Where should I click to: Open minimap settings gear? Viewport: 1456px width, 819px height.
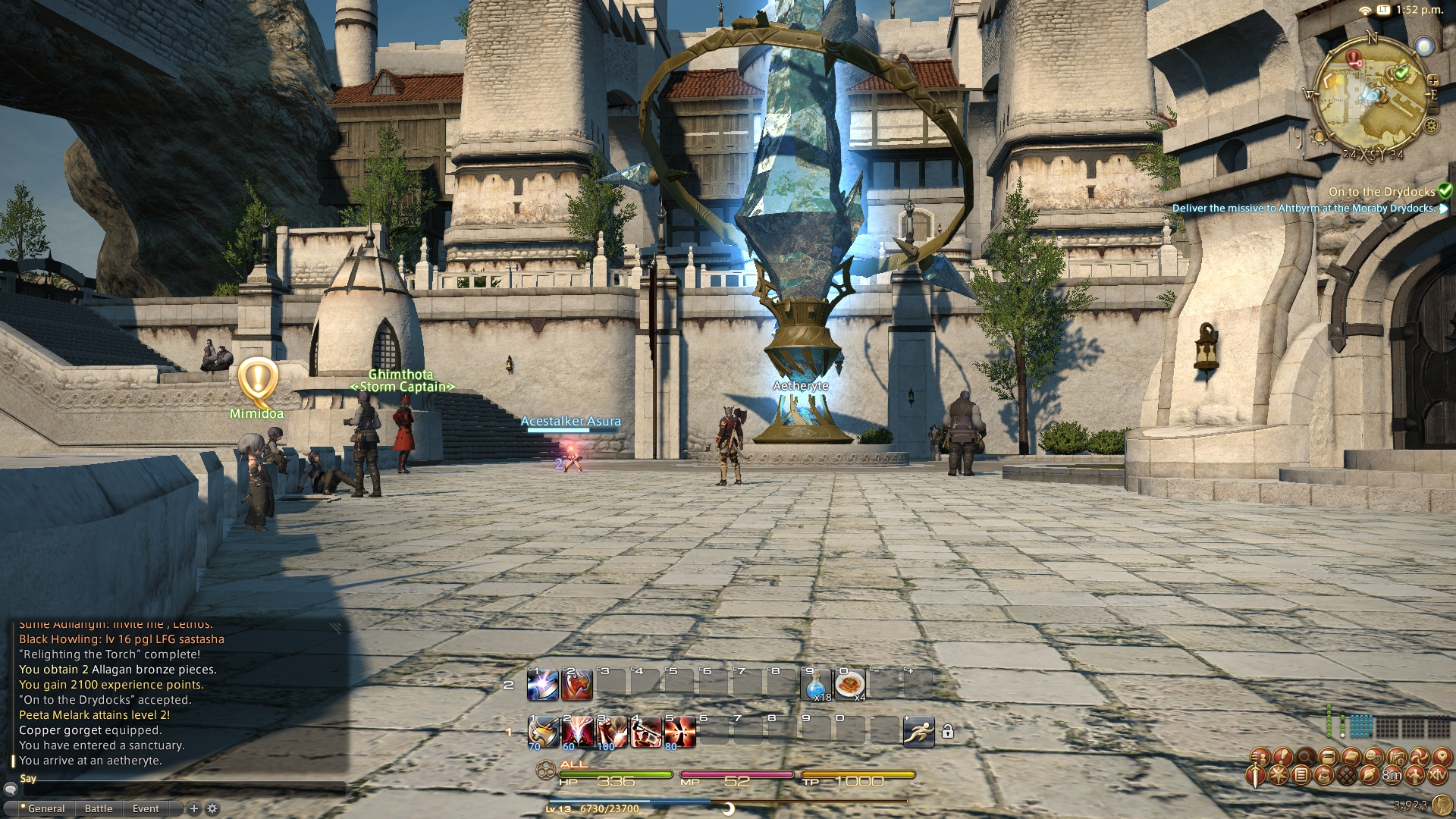click(1432, 126)
